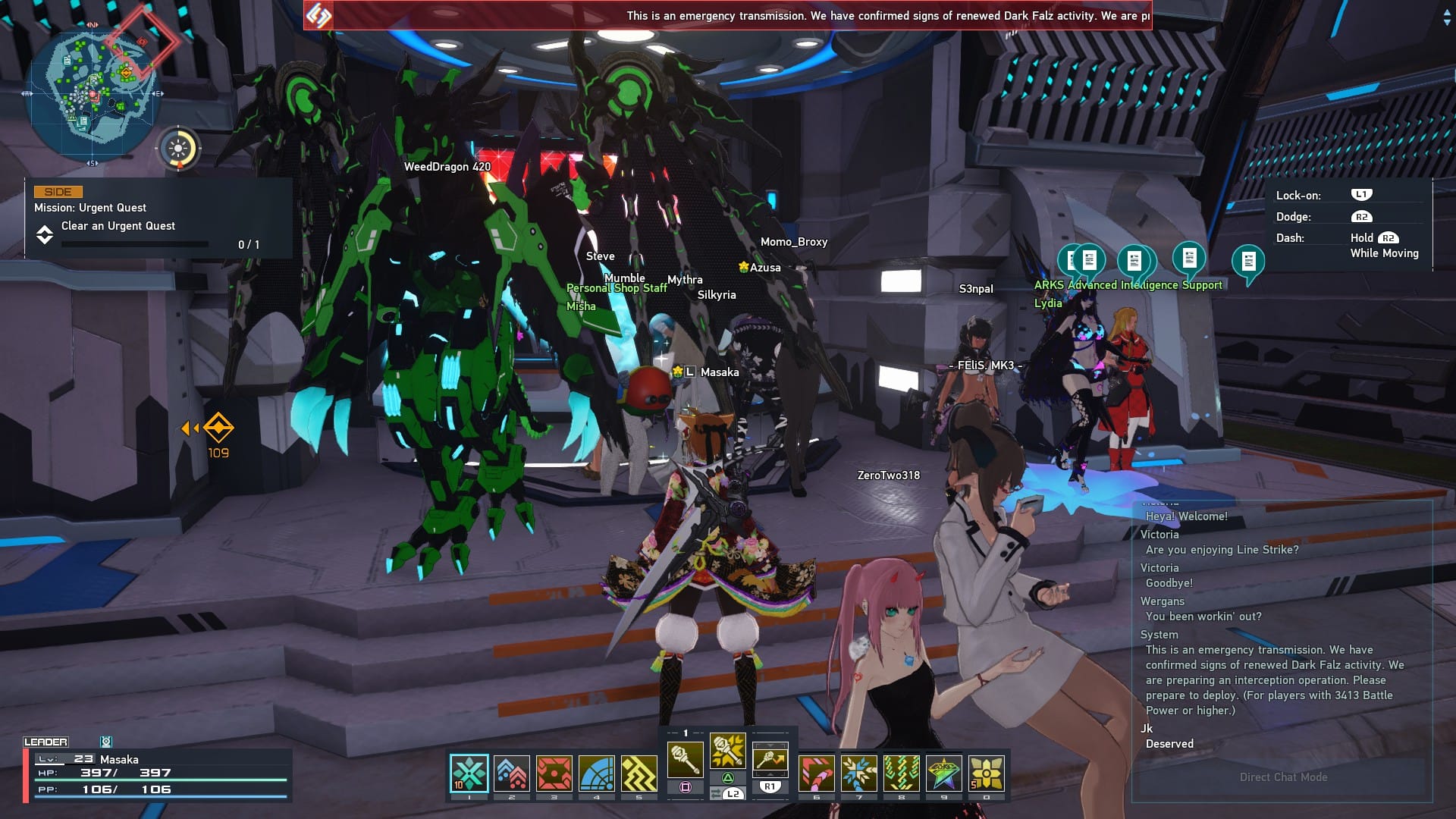Viewport: 1456px width, 819px height.
Task: Use the rainbow star item
Action: [944, 773]
